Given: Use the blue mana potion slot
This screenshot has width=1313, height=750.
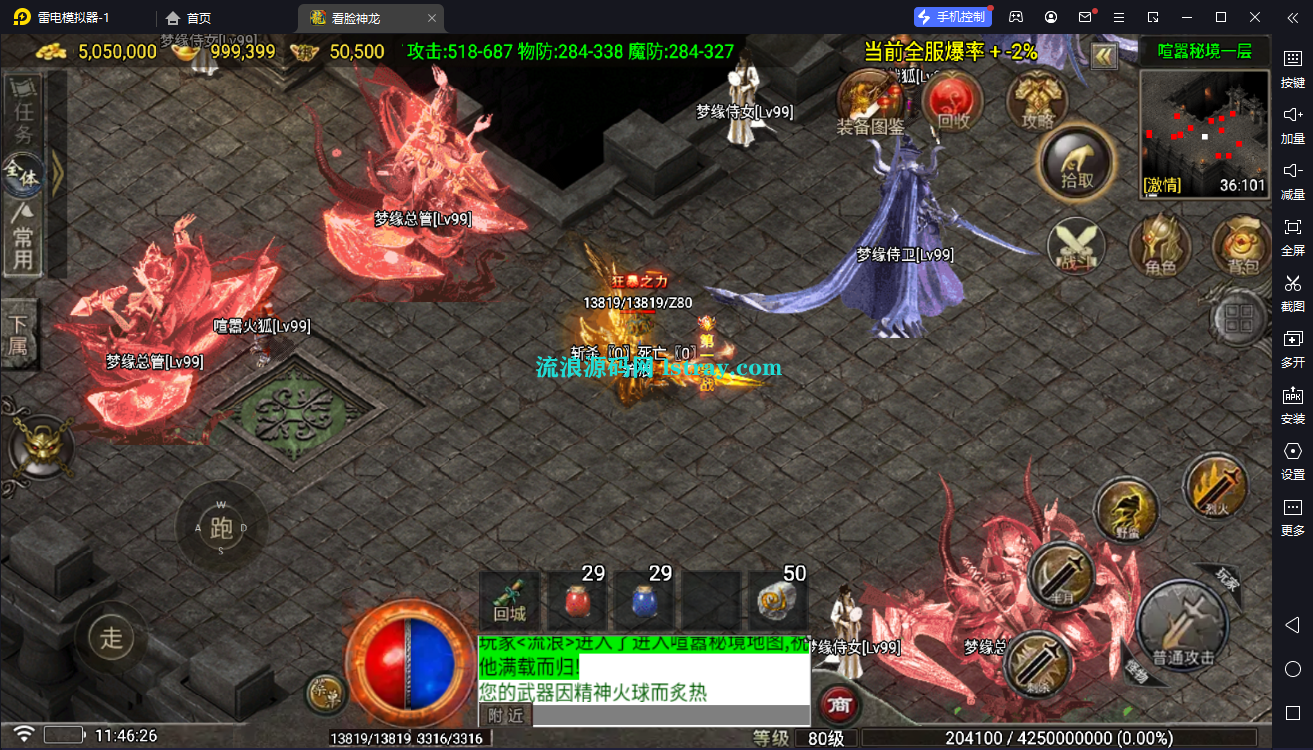Looking at the screenshot, I should coord(643,601).
